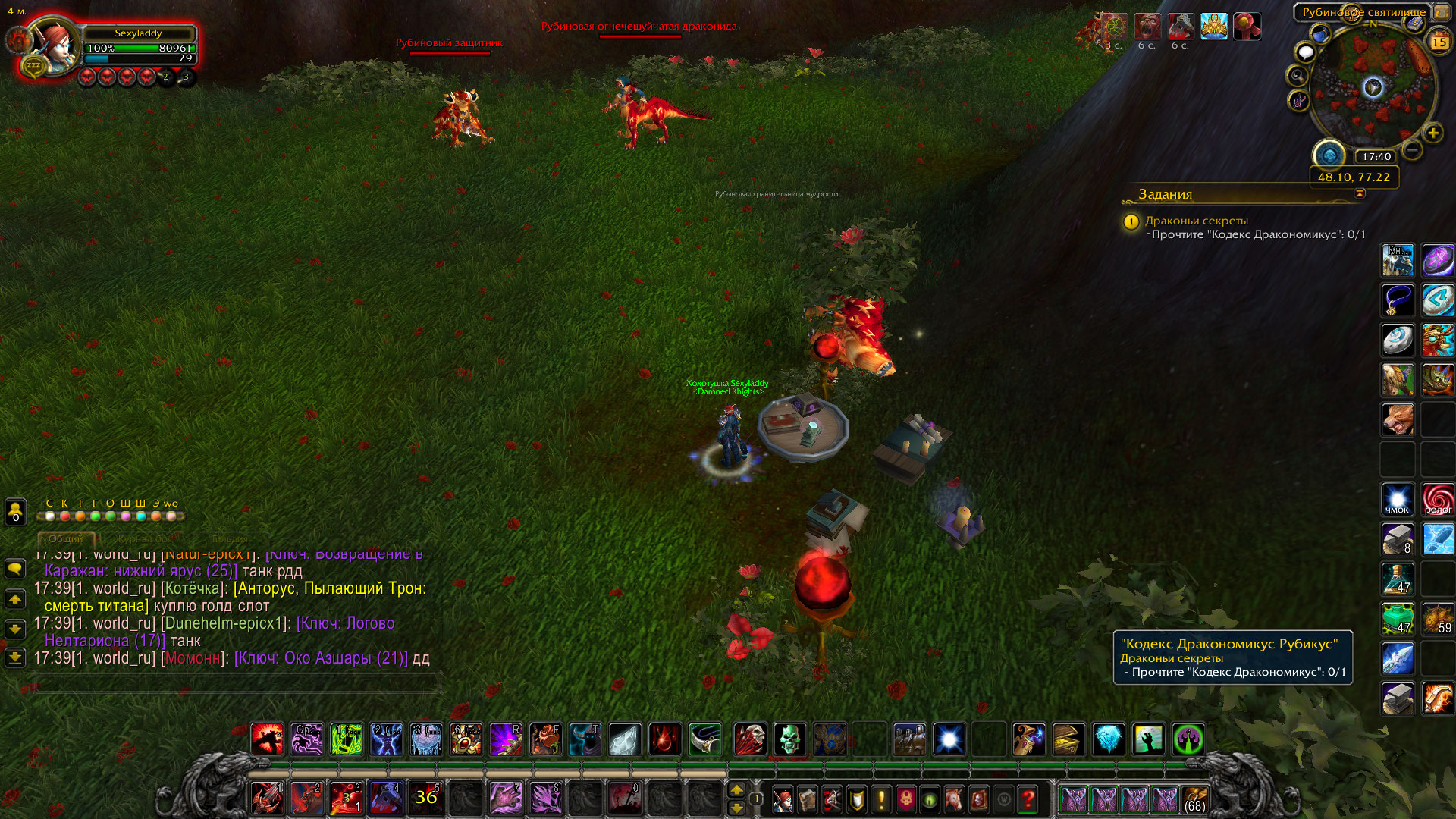This screenshot has width=1456, height=819.
Task: Click the red ribbon buff icon
Action: pos(1246,27)
